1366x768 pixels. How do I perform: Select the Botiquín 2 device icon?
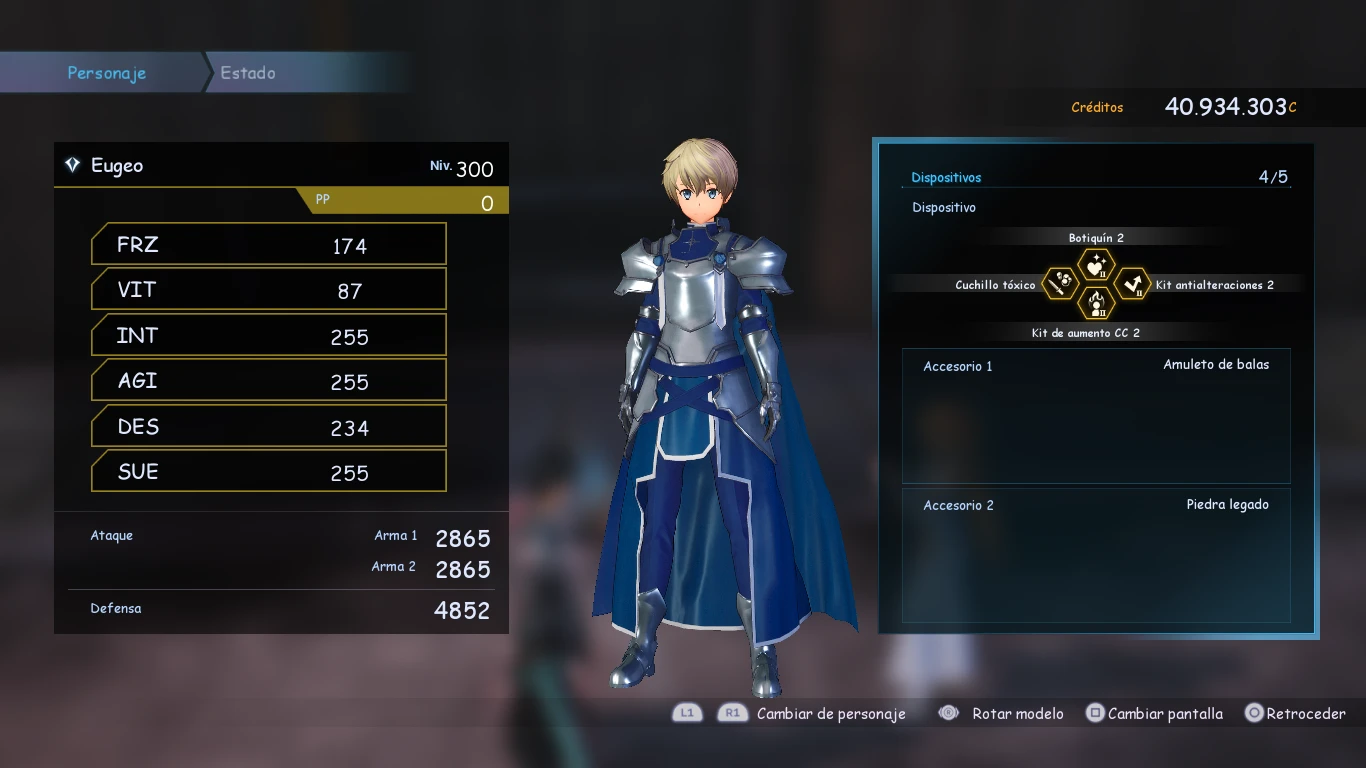(x=1096, y=265)
